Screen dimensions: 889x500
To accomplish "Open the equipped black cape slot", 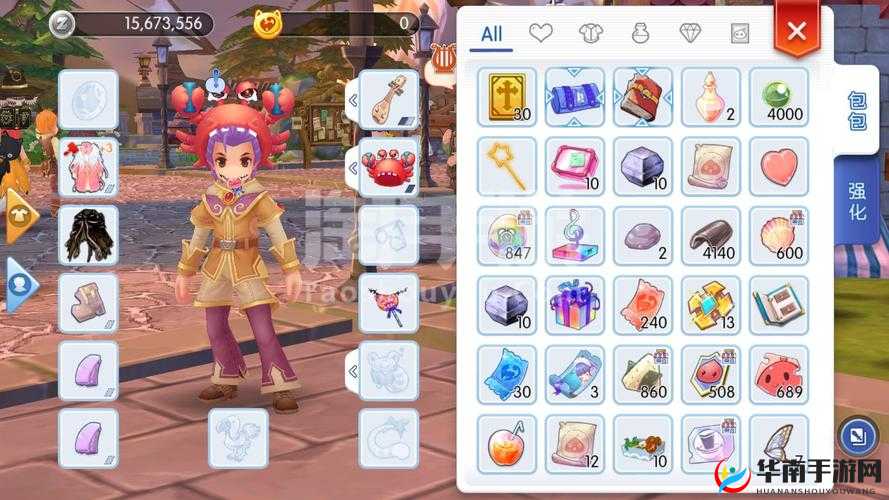I will click(88, 234).
